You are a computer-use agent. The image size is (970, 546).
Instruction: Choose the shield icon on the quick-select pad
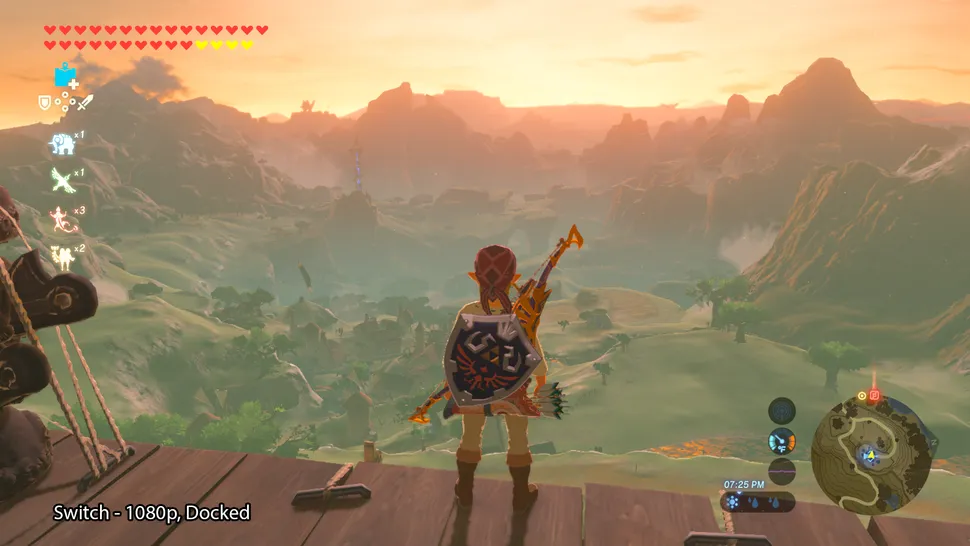(44, 102)
